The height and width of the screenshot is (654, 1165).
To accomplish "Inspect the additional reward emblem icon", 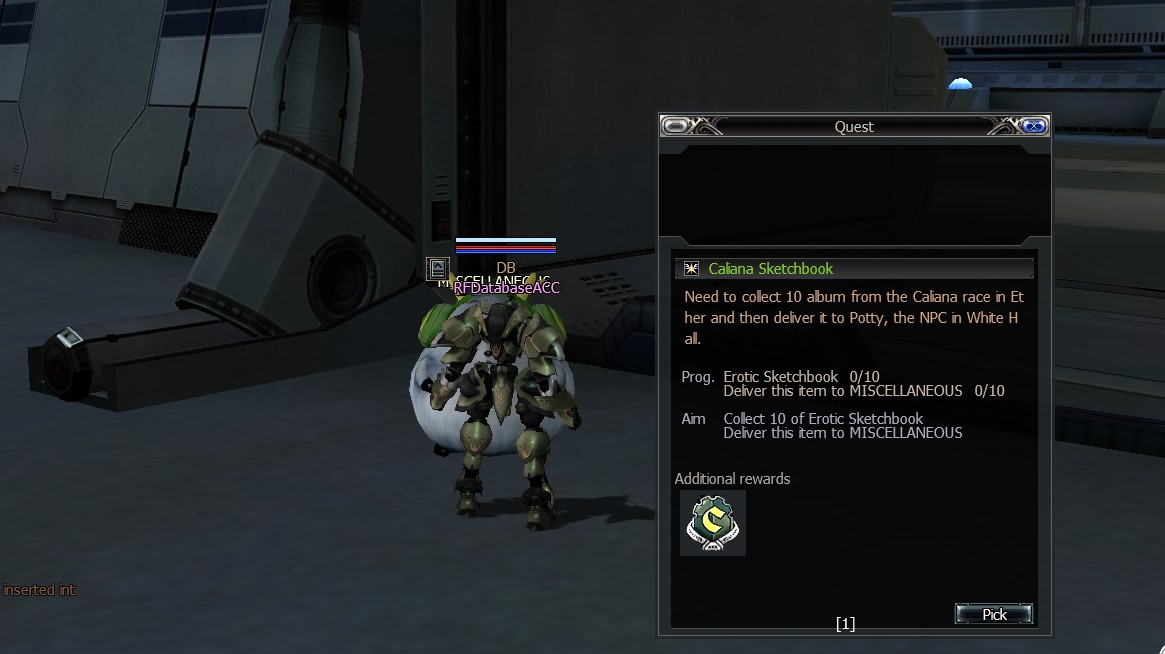I will (712, 522).
